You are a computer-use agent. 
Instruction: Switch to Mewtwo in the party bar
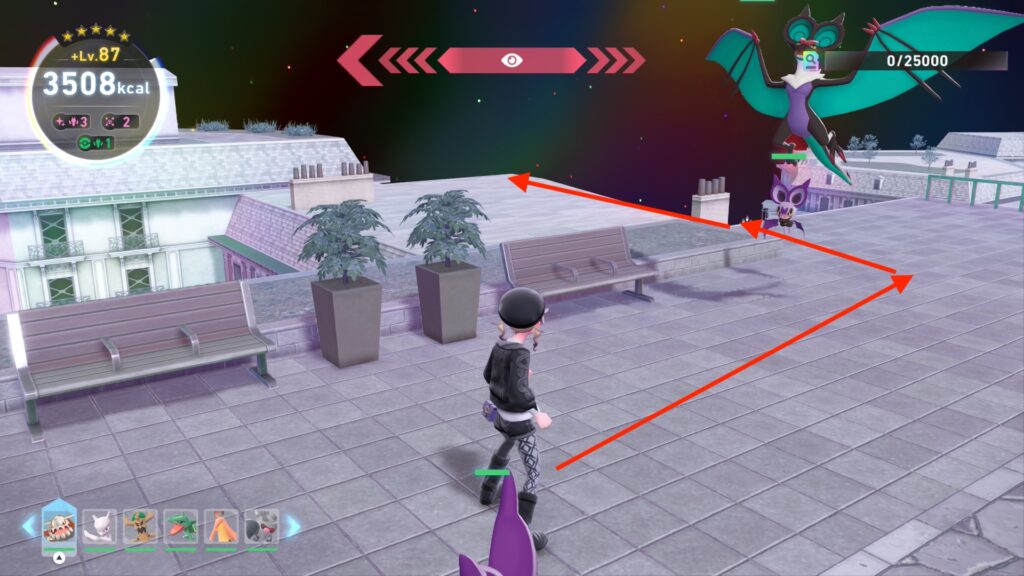point(100,527)
